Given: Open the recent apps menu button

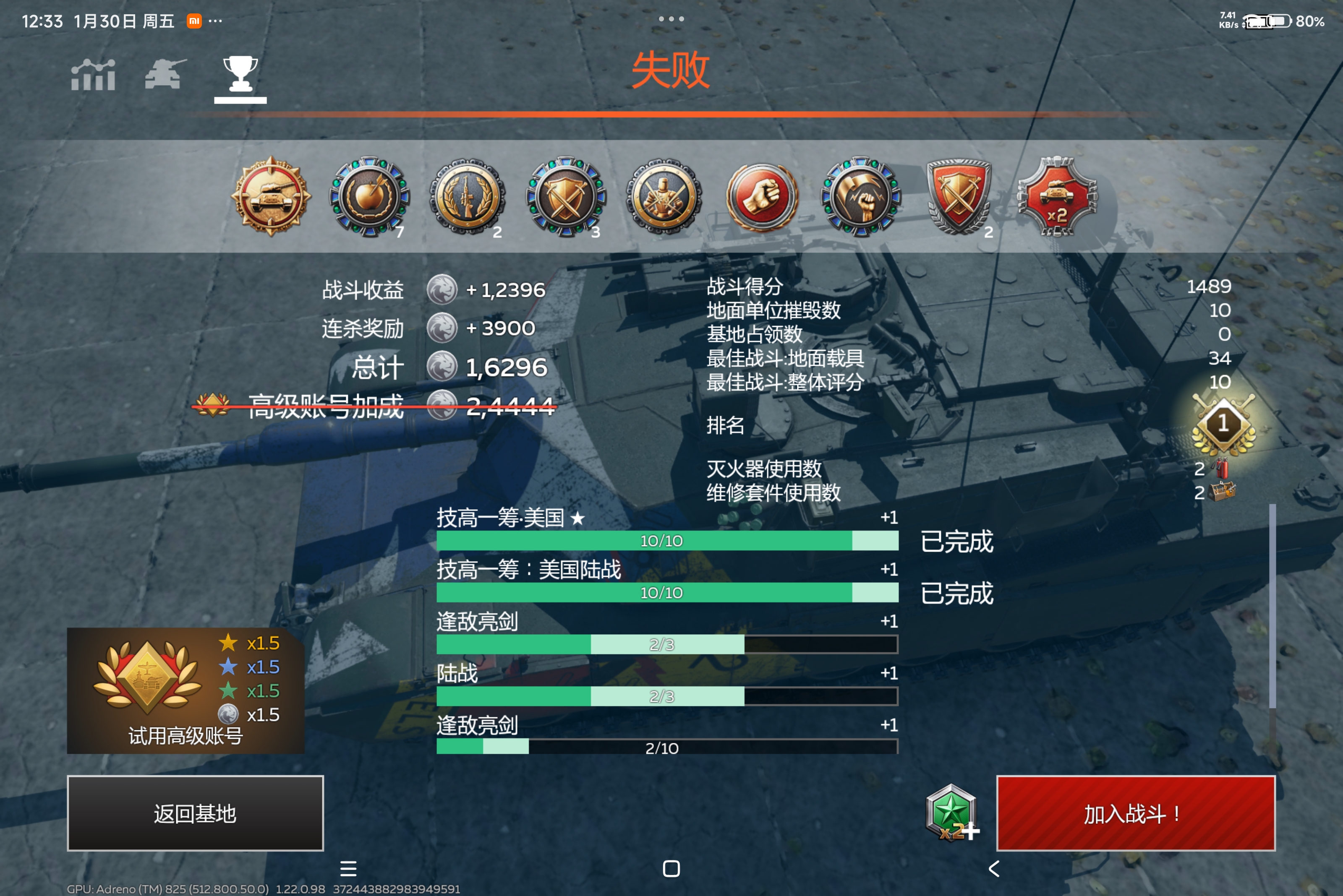Looking at the screenshot, I should click(x=349, y=869).
